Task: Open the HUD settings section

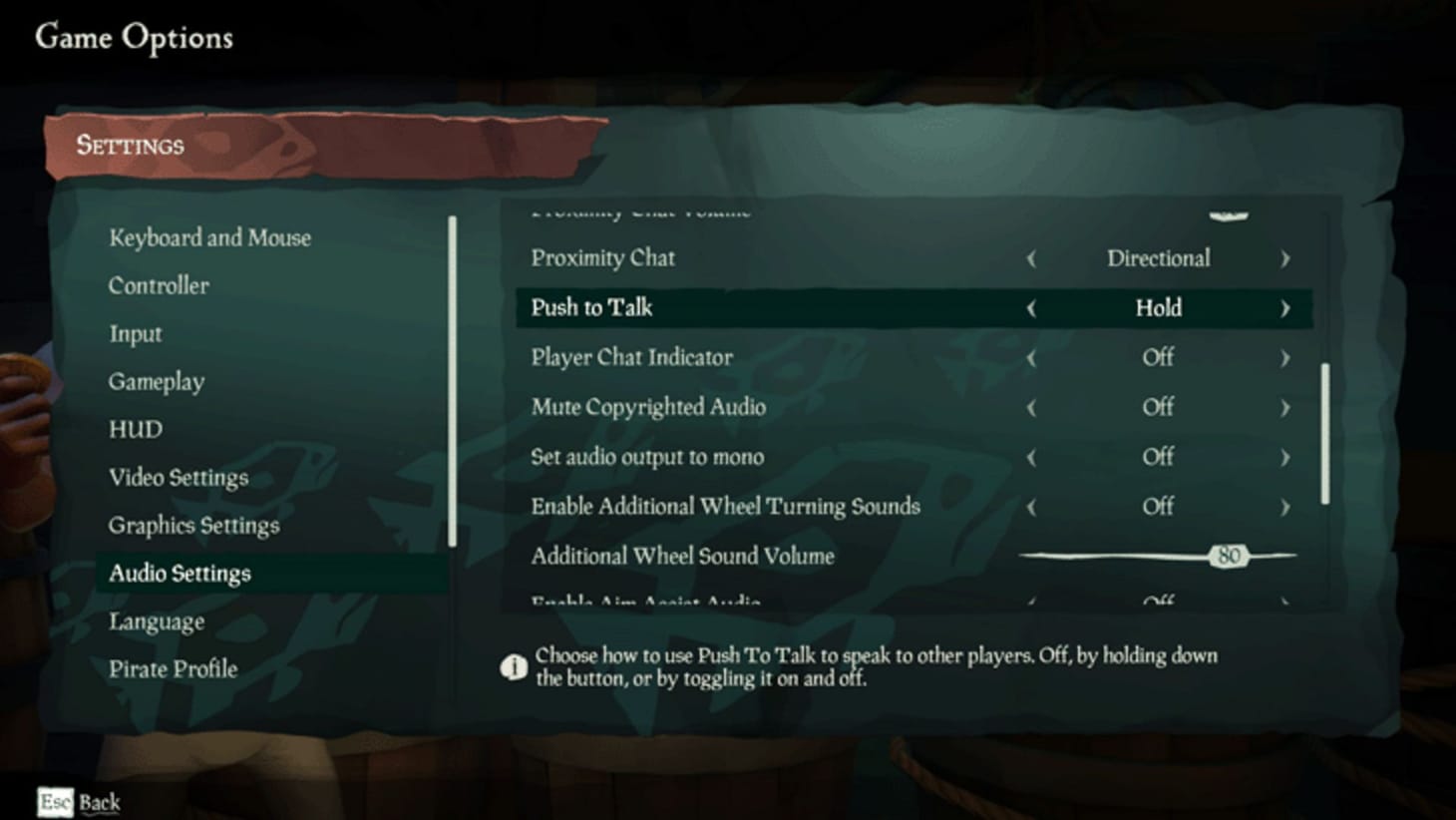Action: point(136,429)
